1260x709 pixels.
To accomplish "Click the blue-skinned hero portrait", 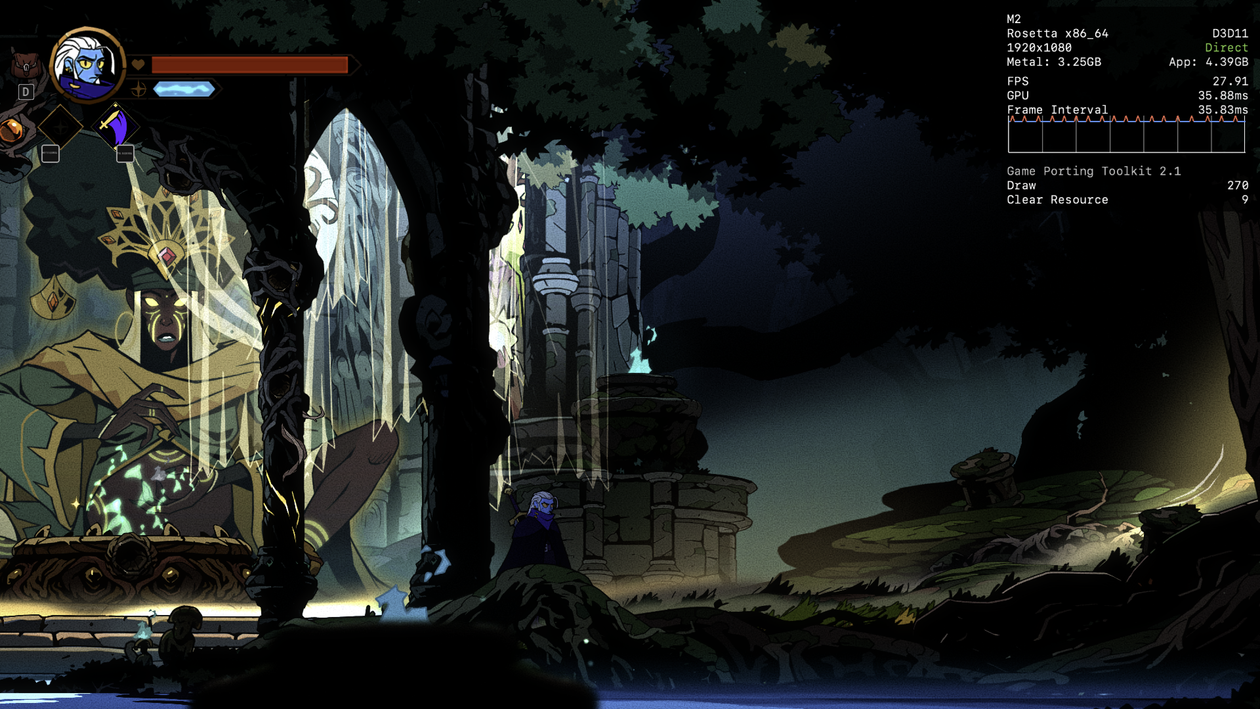I will pos(88,66).
